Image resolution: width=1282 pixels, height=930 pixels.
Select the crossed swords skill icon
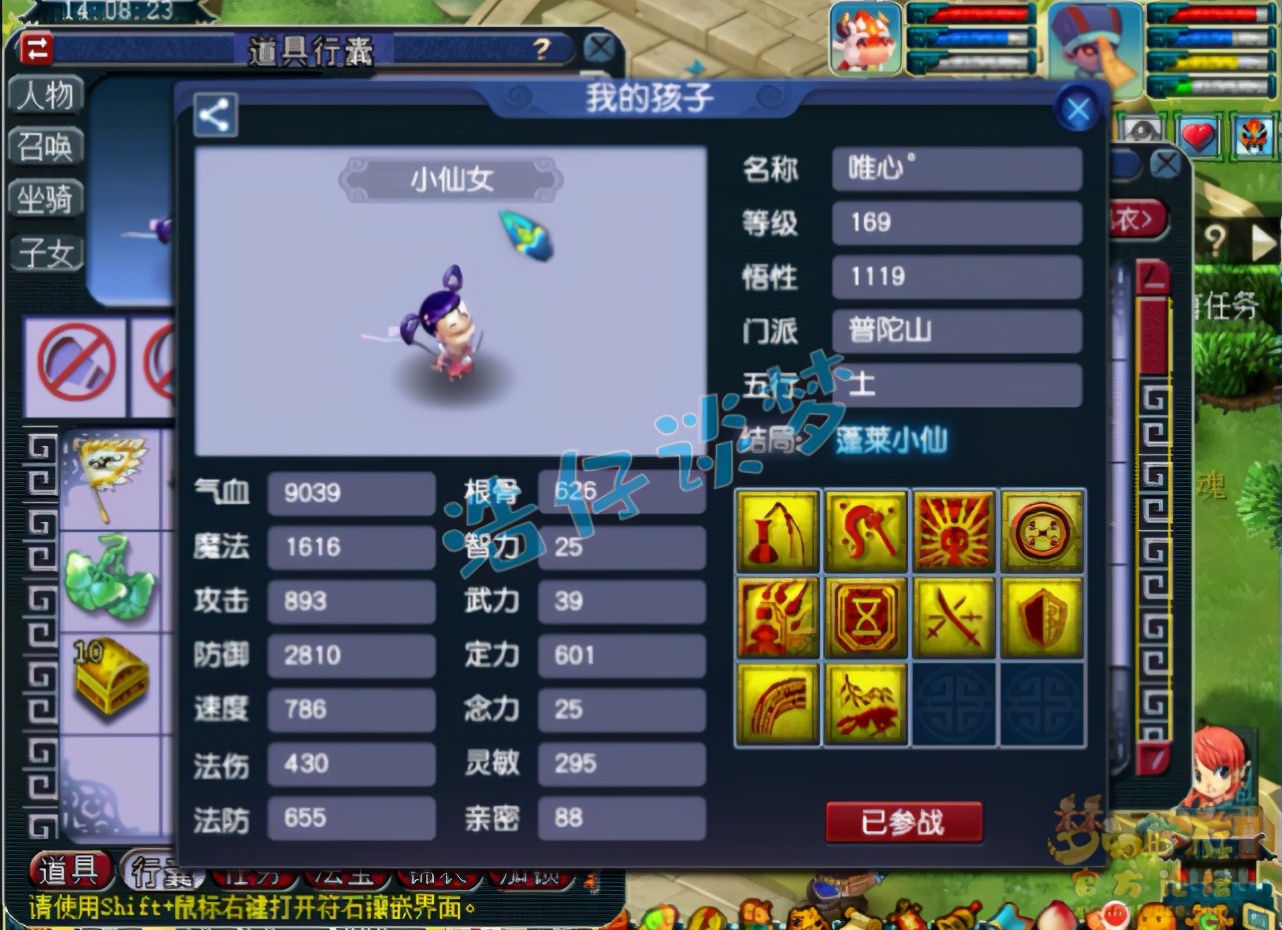click(954, 617)
